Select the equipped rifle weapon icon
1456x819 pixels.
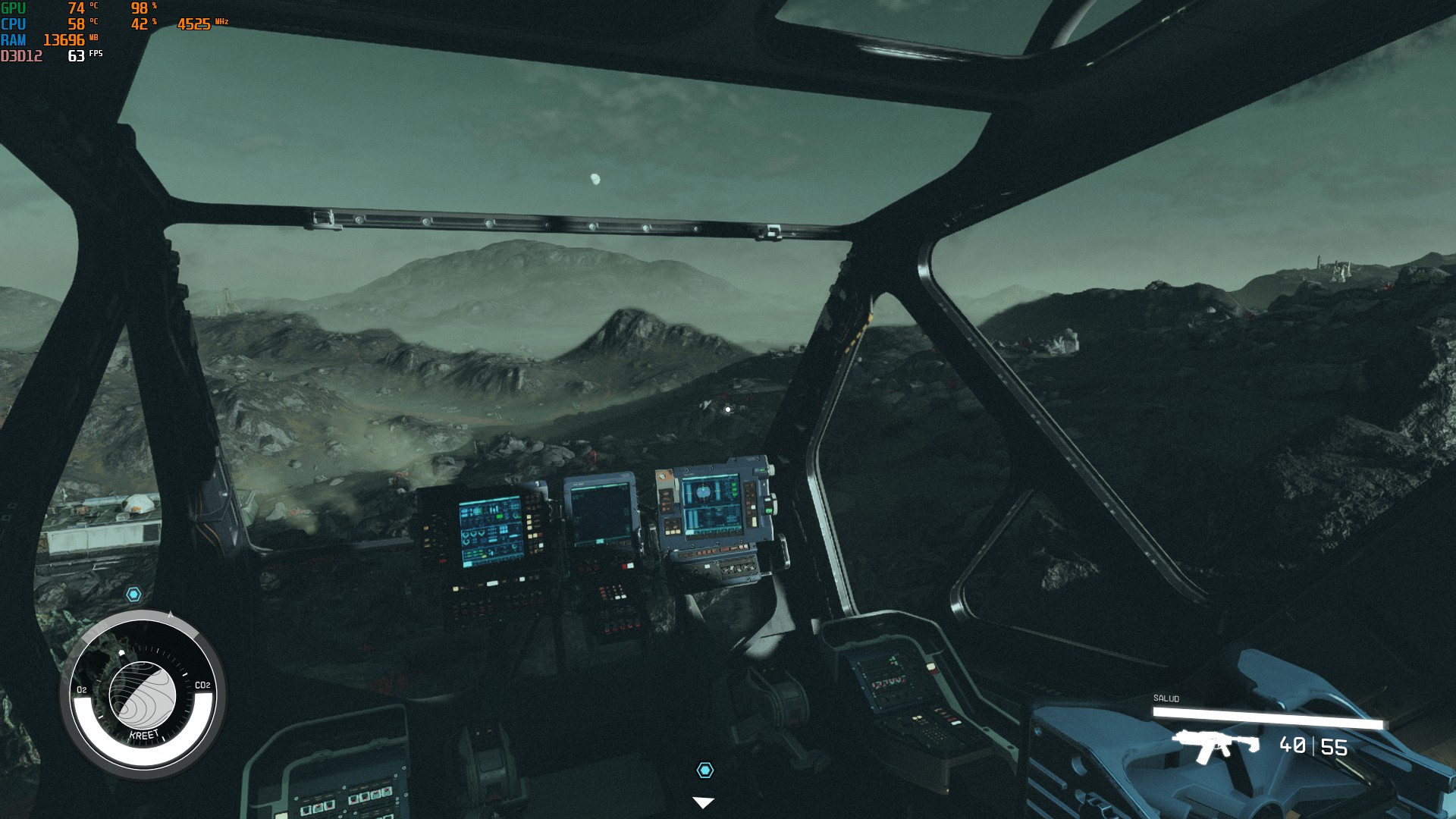(x=1215, y=745)
